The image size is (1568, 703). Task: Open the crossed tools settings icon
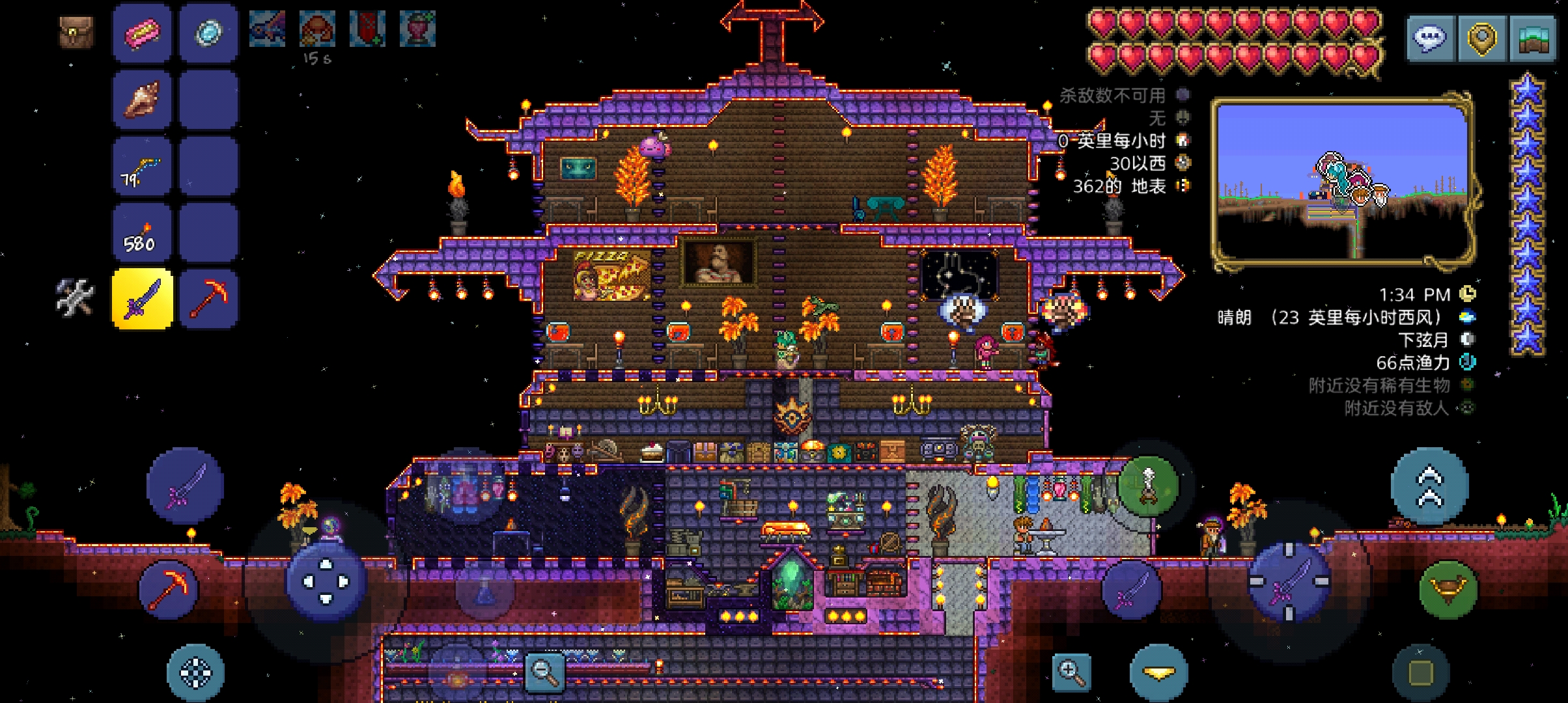pos(75,298)
